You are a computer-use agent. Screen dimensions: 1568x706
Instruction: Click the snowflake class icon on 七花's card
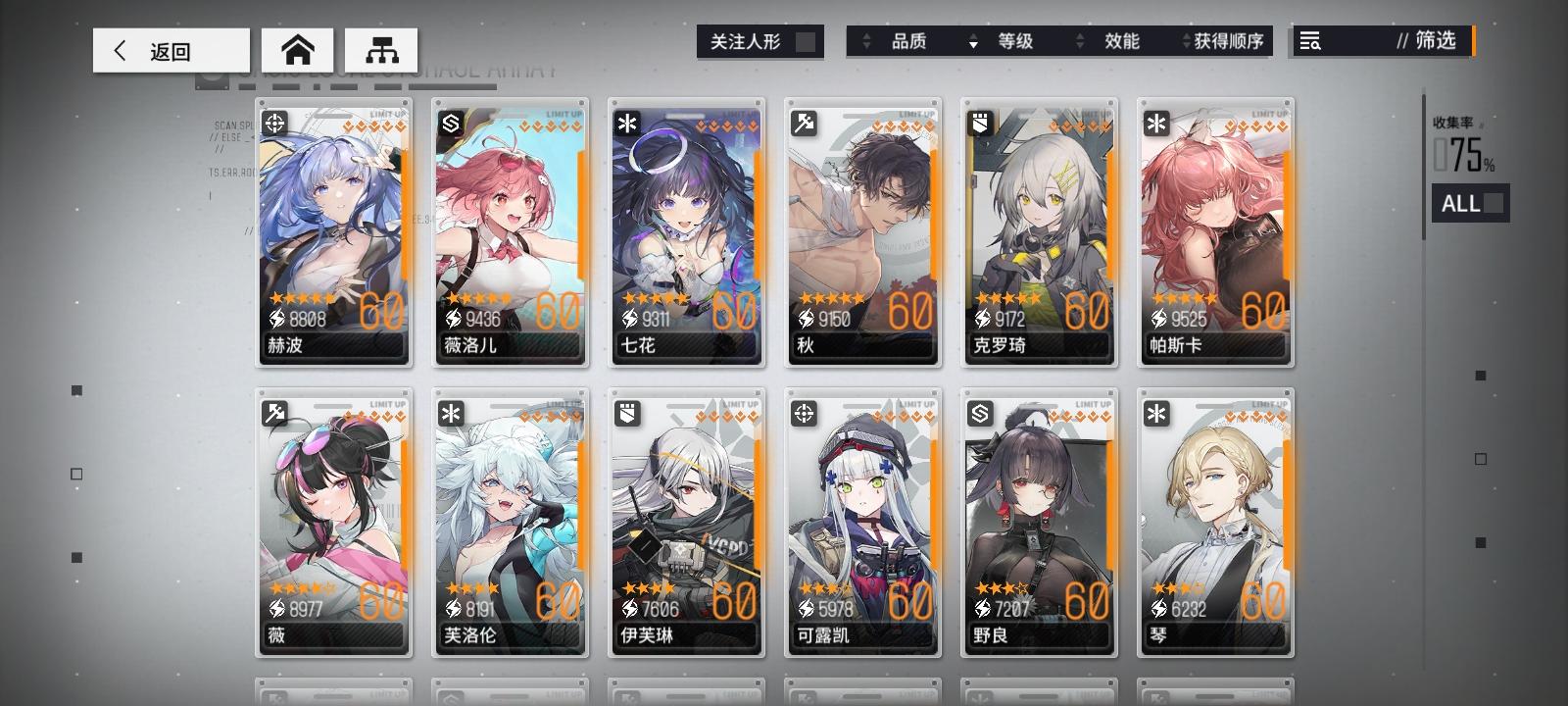click(x=628, y=122)
